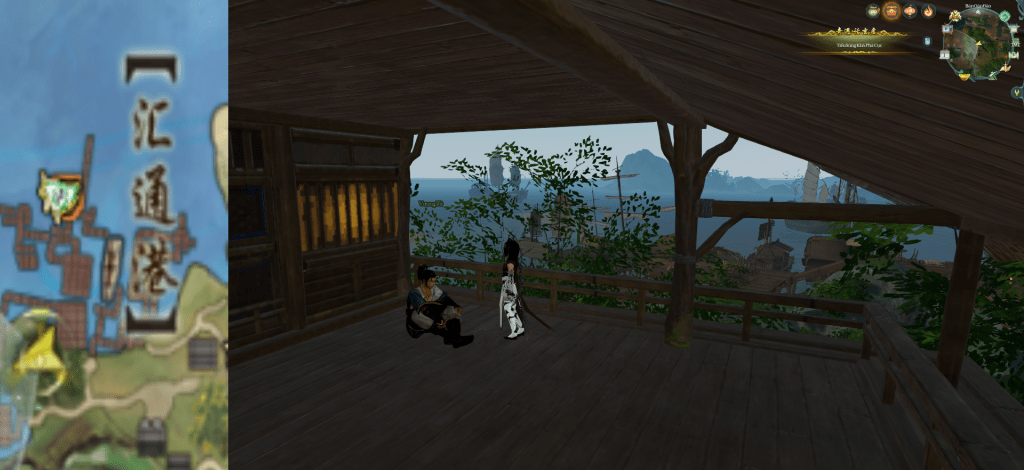1024x470 pixels.
Task: Open the small blue scroll icon
Action: tap(927, 41)
